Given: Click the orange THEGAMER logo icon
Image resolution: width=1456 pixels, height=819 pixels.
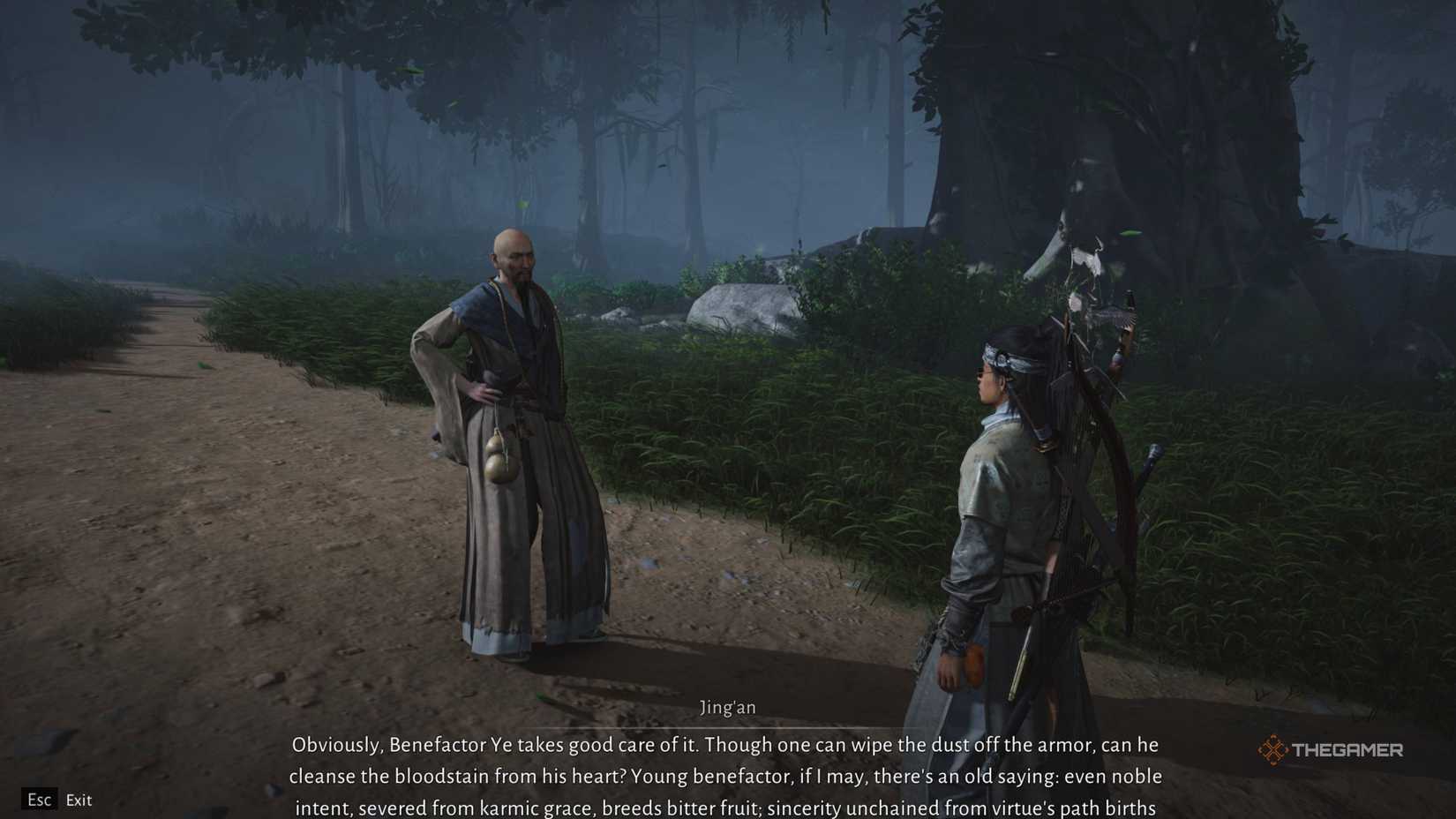Looking at the screenshot, I should tap(1272, 748).
